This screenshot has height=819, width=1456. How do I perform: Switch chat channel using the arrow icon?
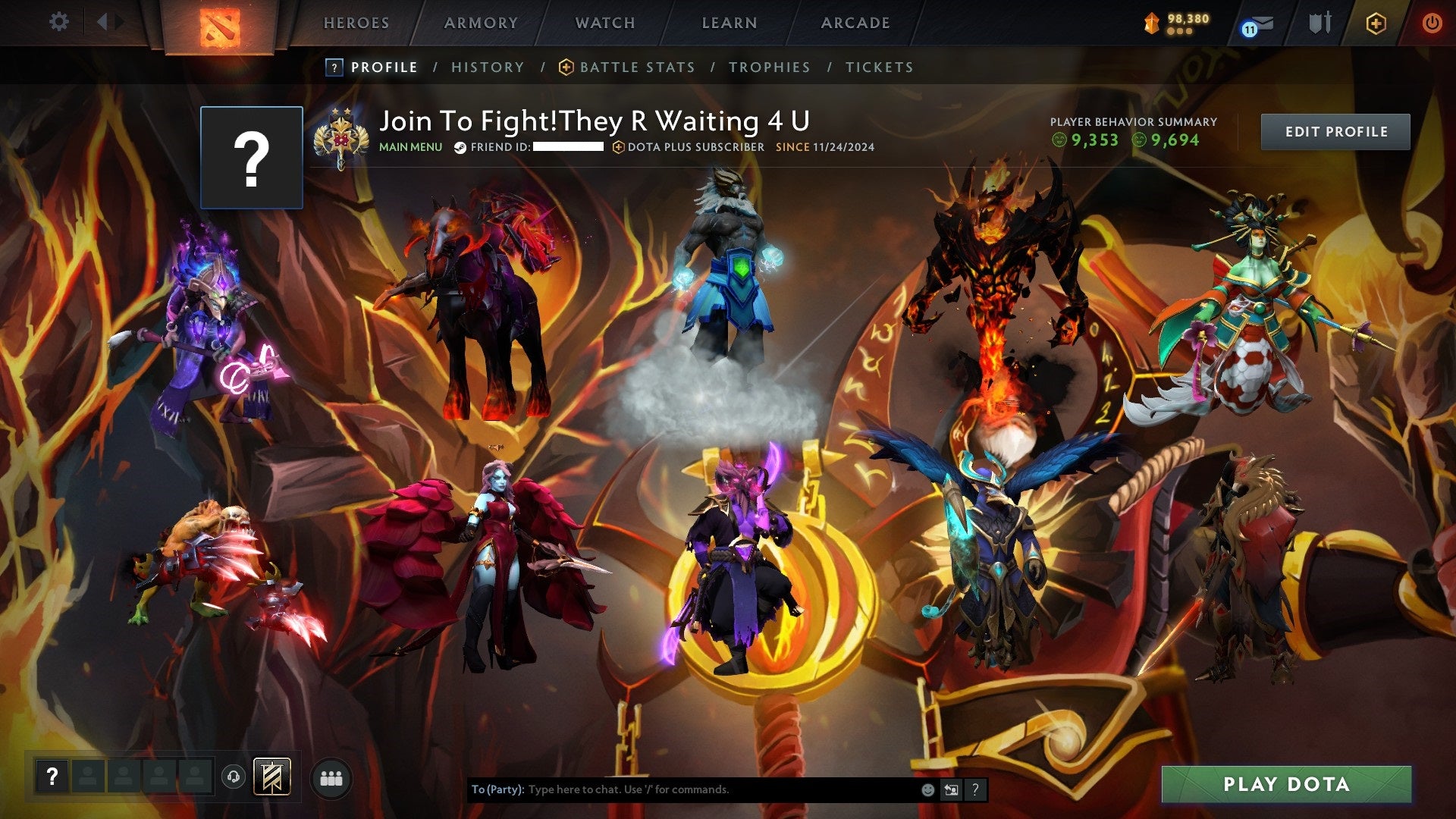tap(950, 789)
